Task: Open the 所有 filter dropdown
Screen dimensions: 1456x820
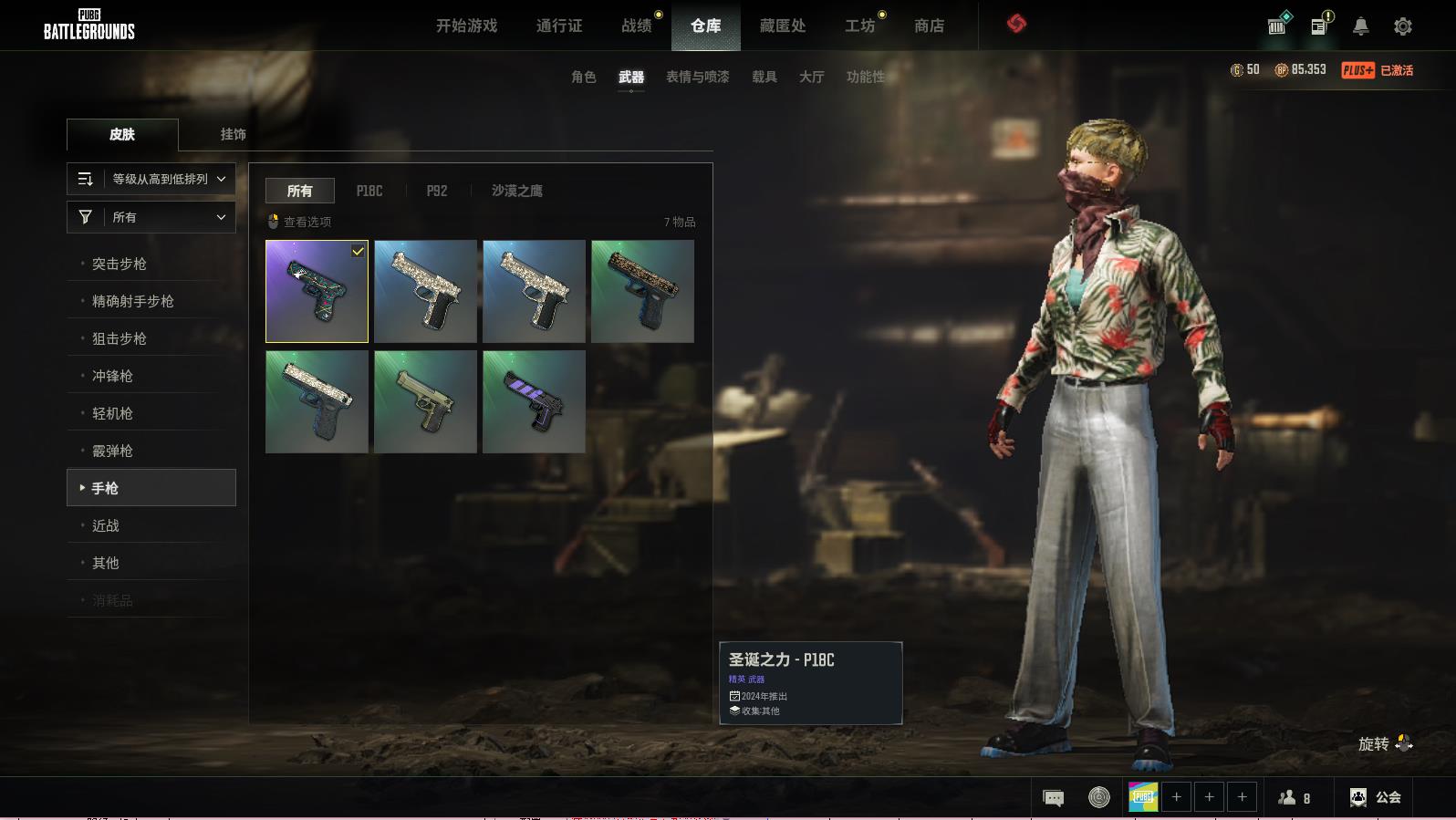Action: coord(151,217)
